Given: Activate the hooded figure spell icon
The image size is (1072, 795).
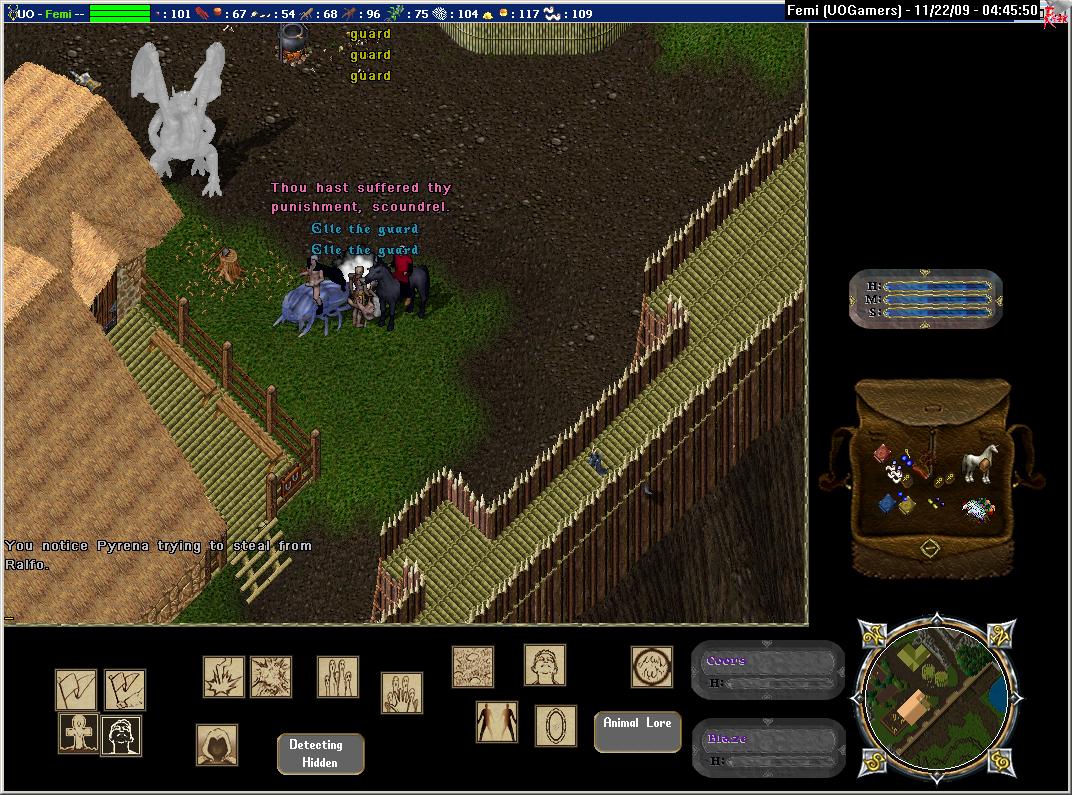Looking at the screenshot, I should point(217,746).
